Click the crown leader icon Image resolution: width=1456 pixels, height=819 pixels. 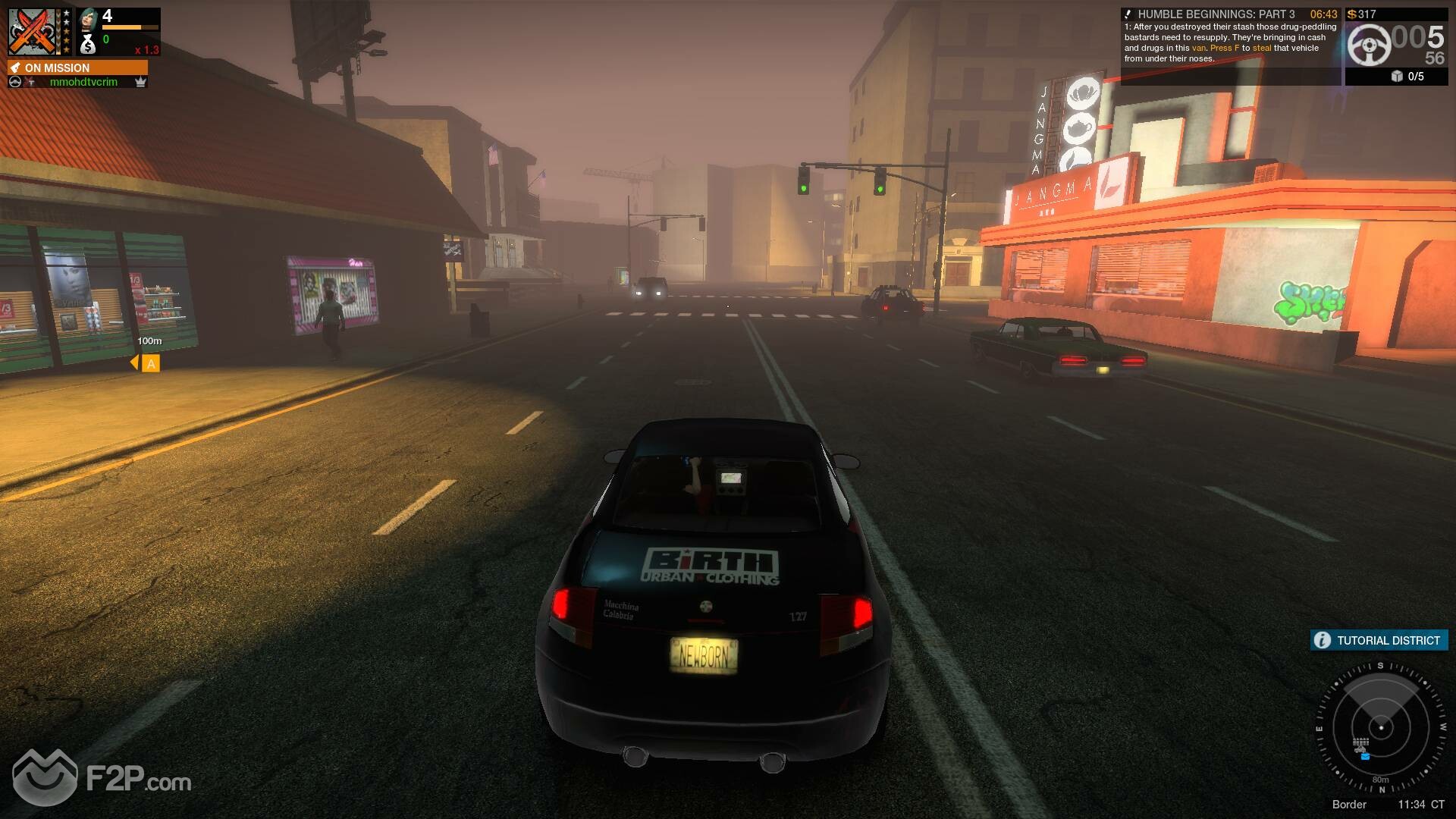140,82
